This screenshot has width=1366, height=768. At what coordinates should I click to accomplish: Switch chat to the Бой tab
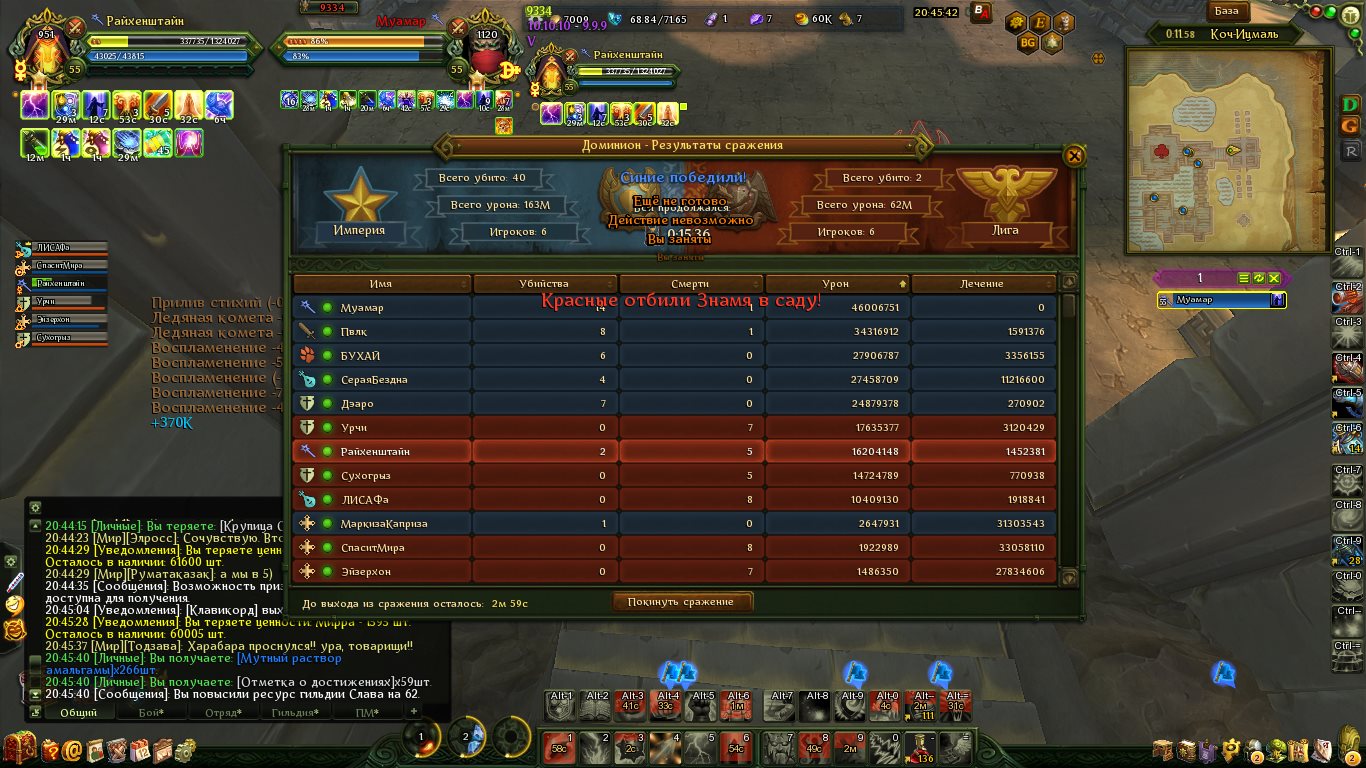[151, 713]
